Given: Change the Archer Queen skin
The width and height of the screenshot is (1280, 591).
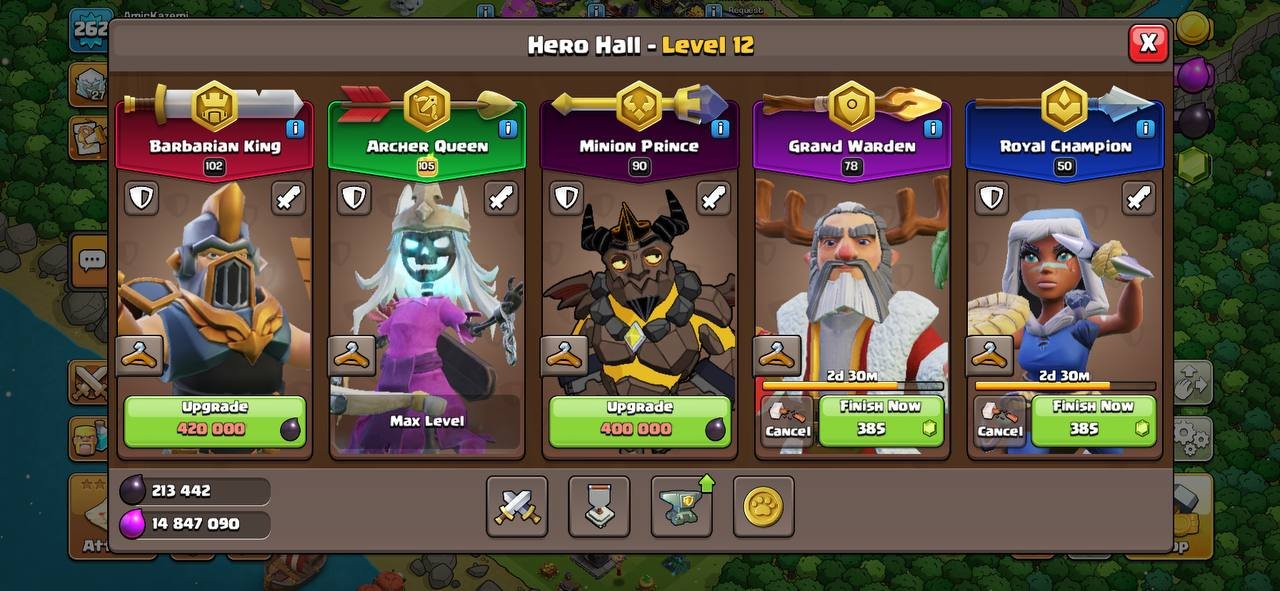Looking at the screenshot, I should tap(352, 355).
